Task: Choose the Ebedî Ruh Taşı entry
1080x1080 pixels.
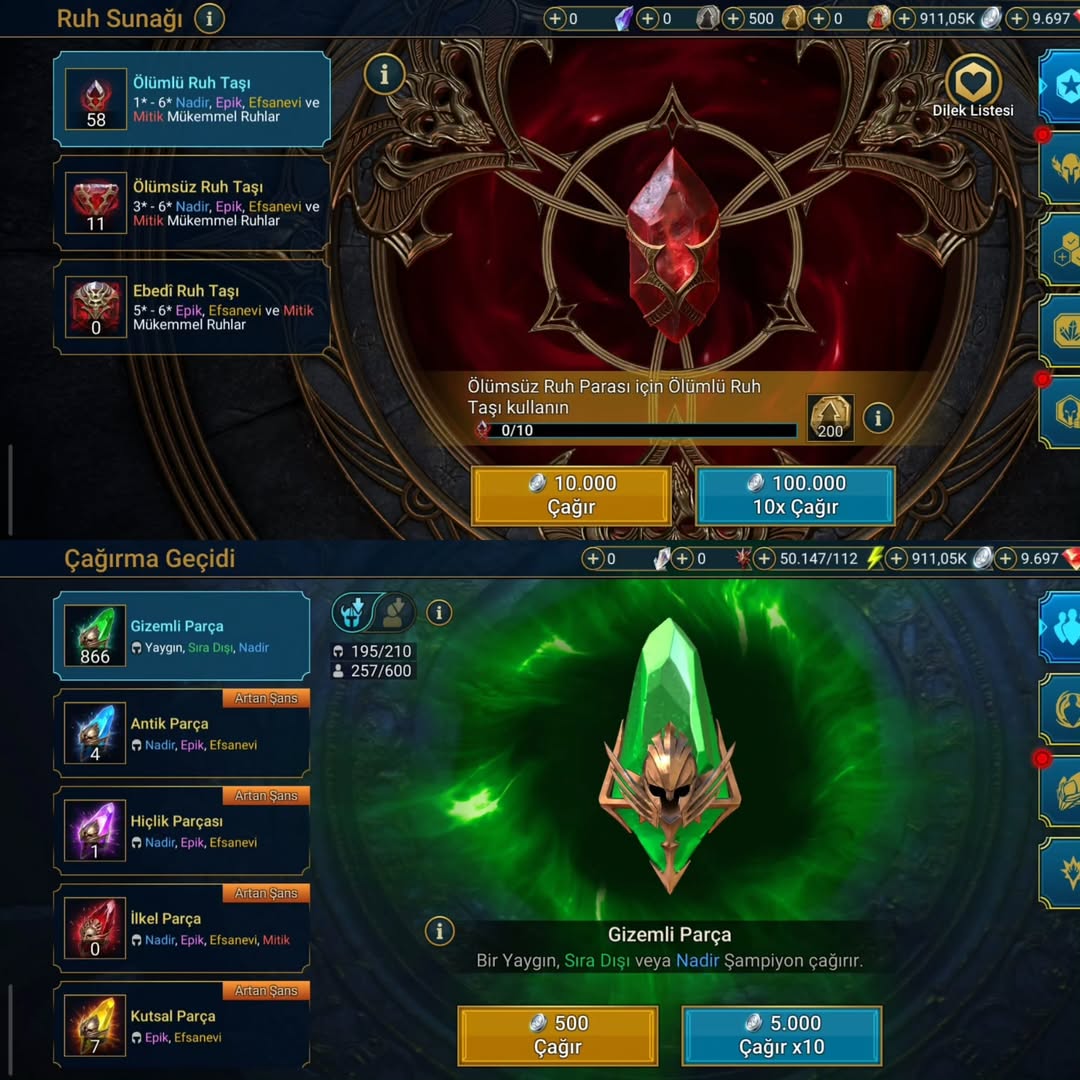Action: coord(192,307)
